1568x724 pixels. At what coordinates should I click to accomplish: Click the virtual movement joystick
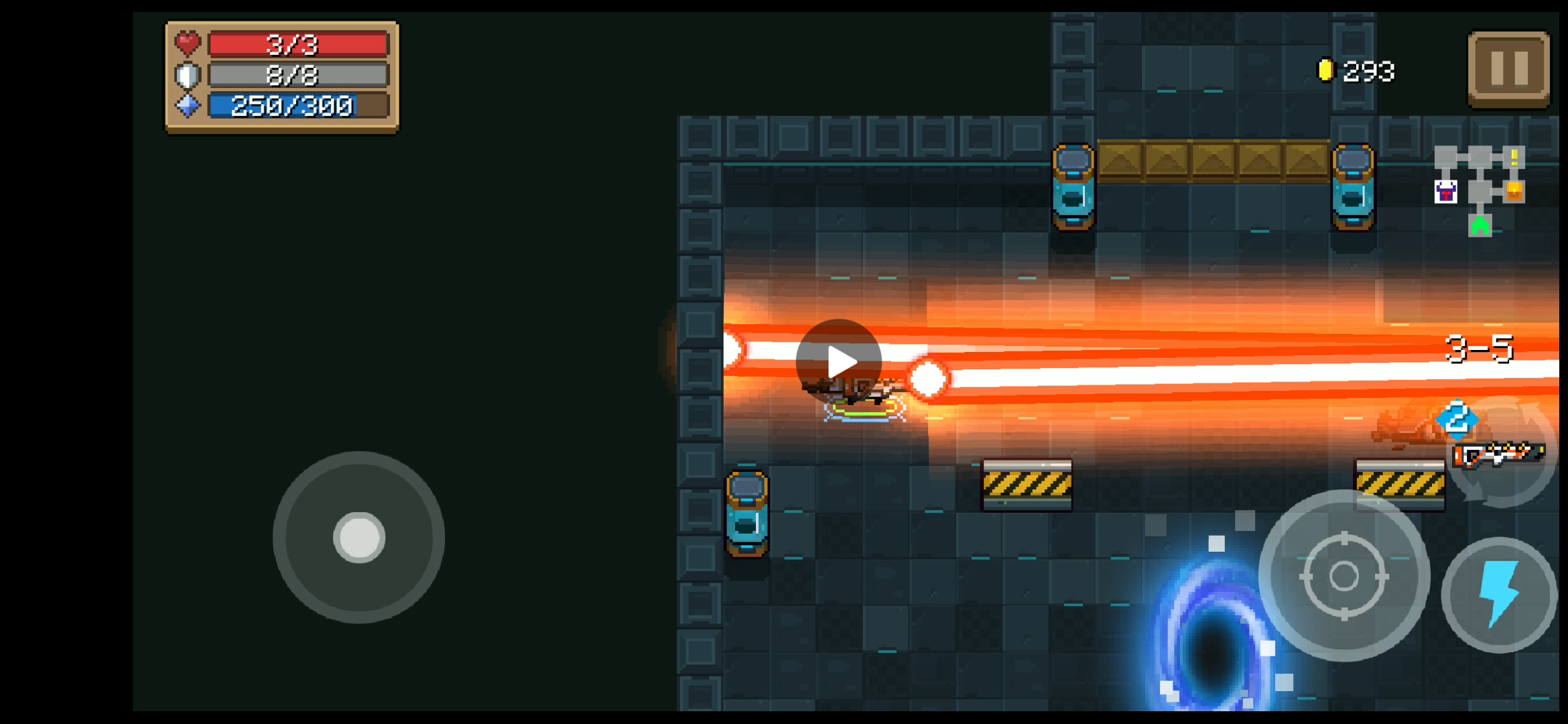tap(358, 537)
